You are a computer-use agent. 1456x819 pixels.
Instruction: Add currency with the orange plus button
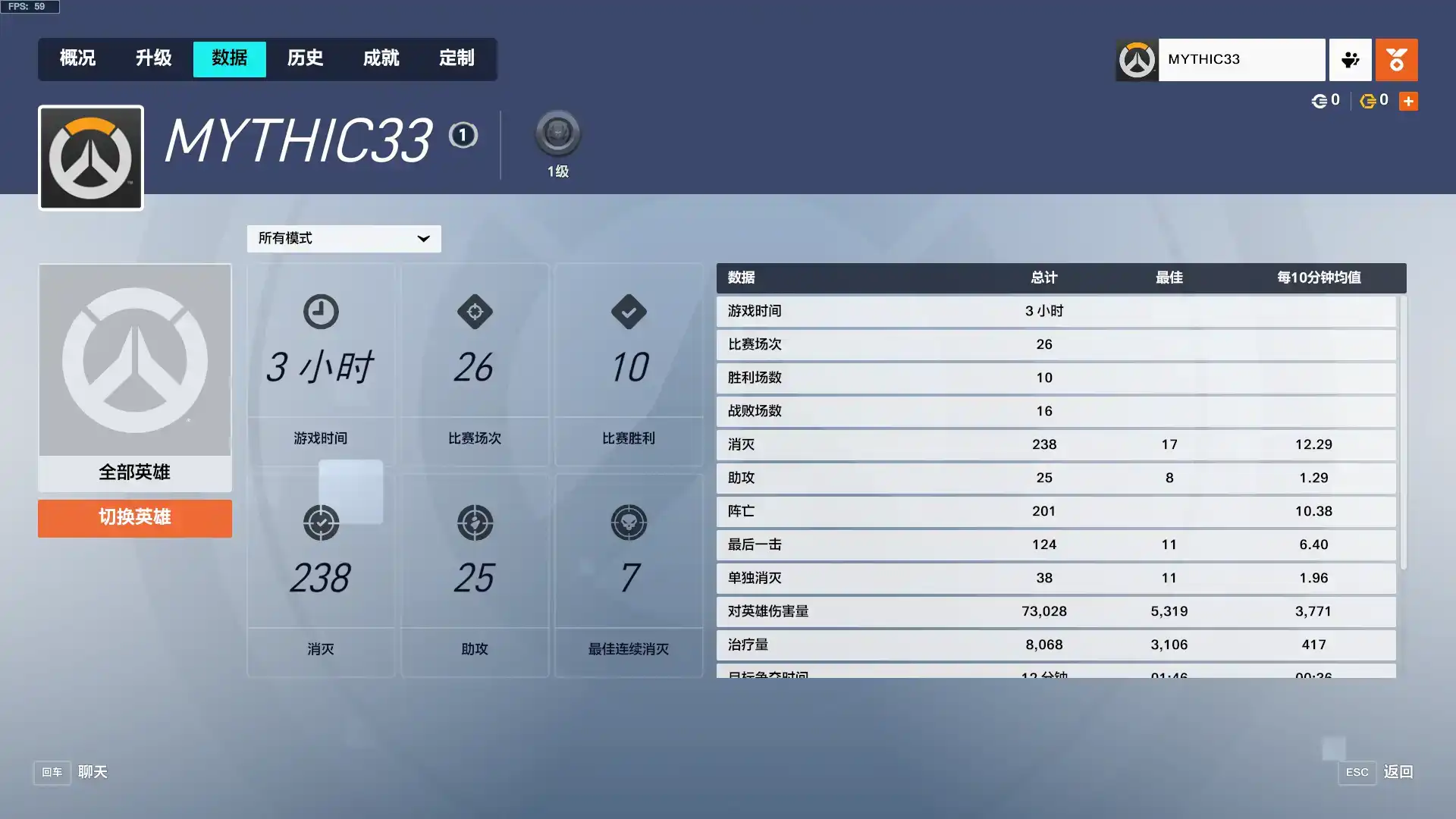coord(1408,101)
